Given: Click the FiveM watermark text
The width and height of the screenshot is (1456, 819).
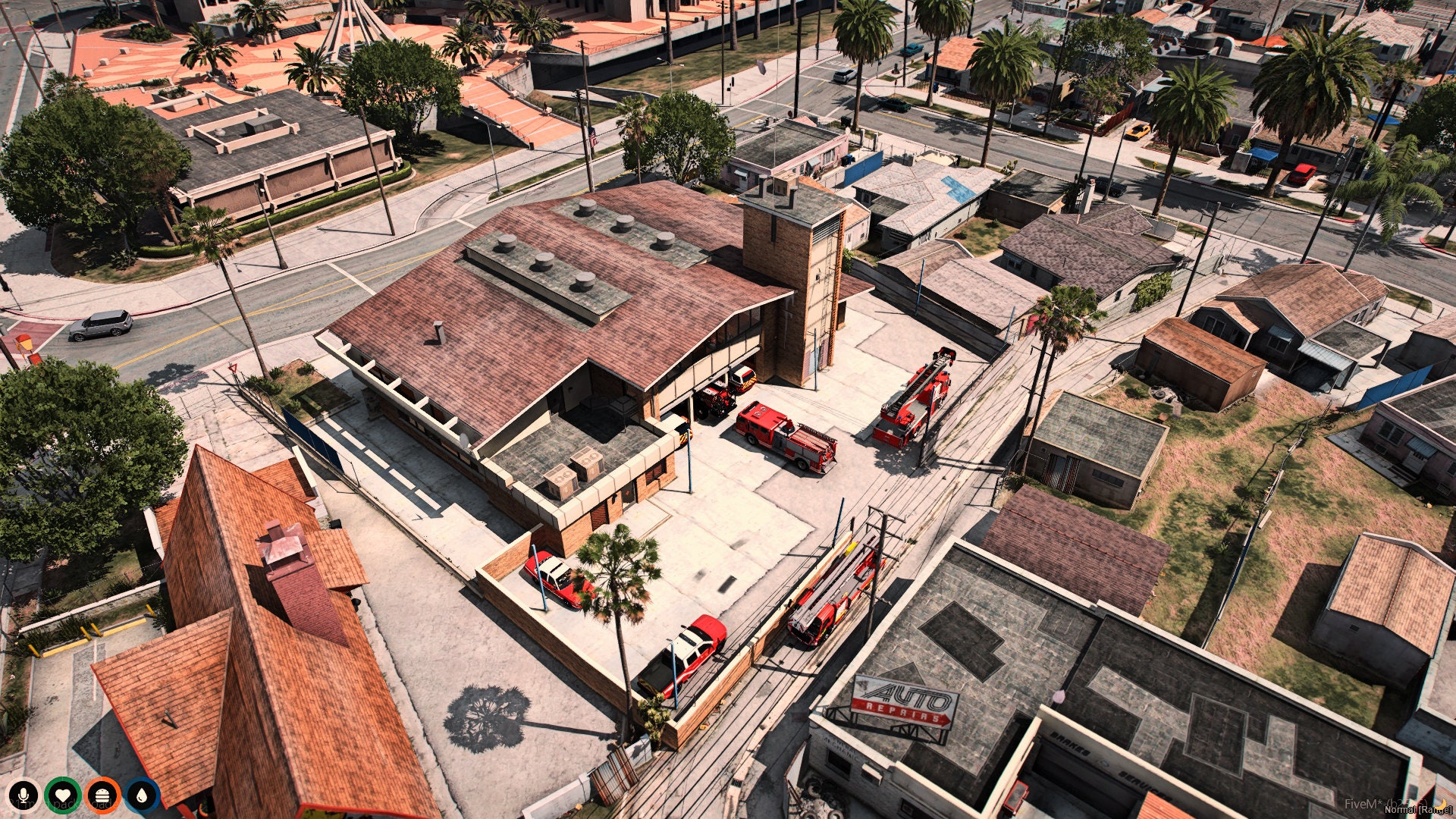Looking at the screenshot, I should (x=1361, y=804).
